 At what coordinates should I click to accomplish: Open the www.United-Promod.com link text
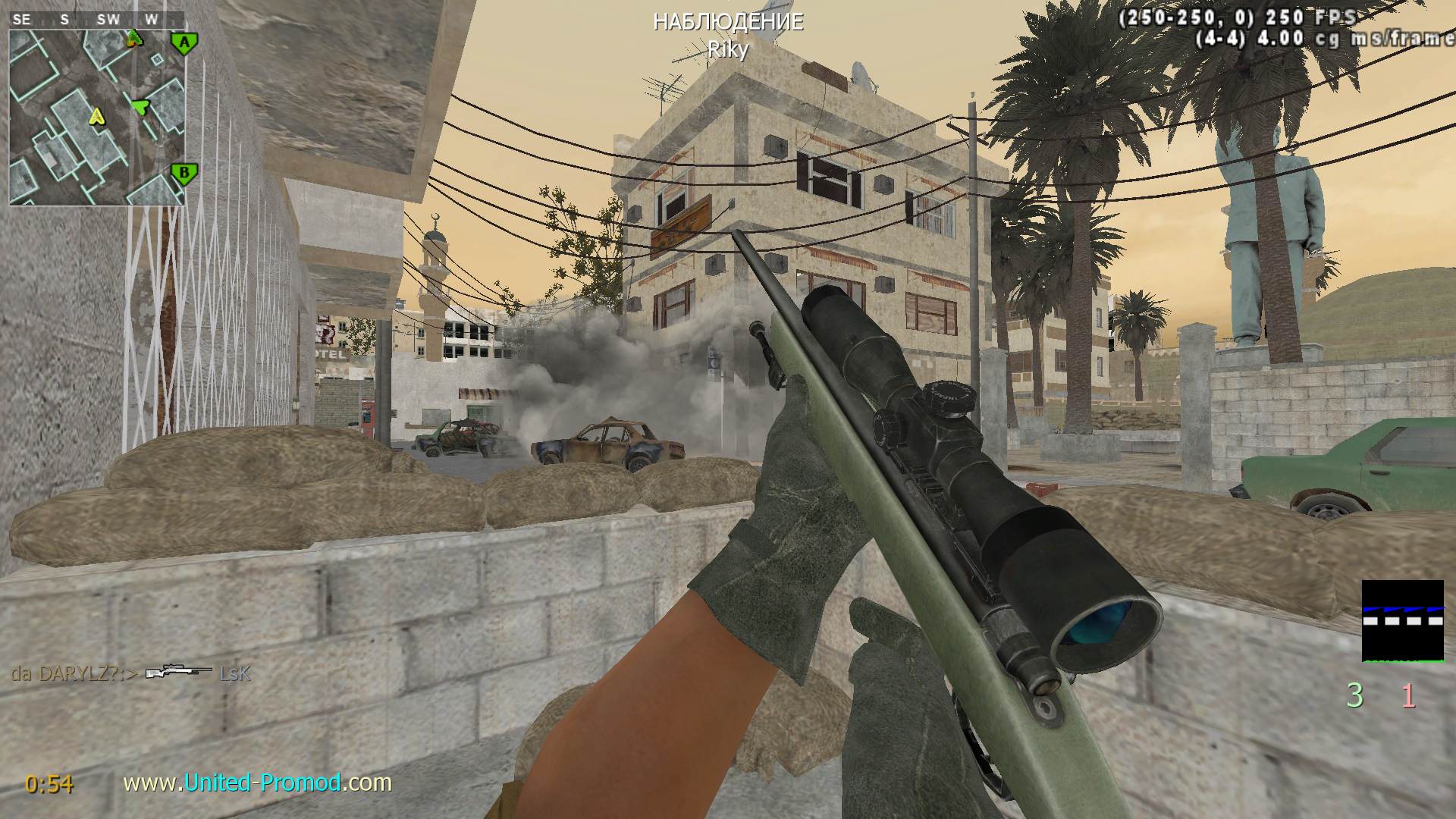(257, 782)
